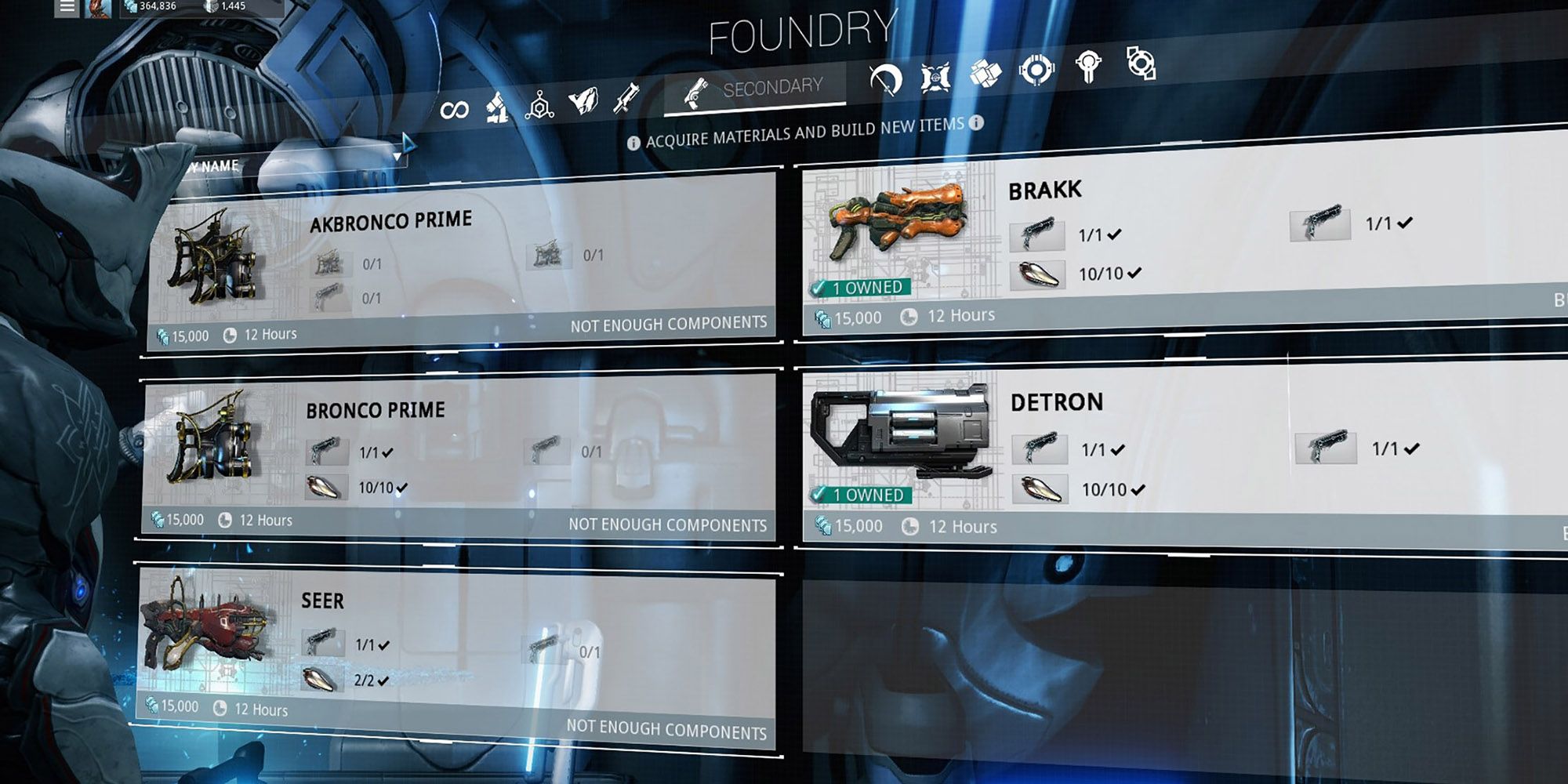Switch to the stacked cubes tab
Image resolution: width=1568 pixels, height=784 pixels.
[985, 74]
